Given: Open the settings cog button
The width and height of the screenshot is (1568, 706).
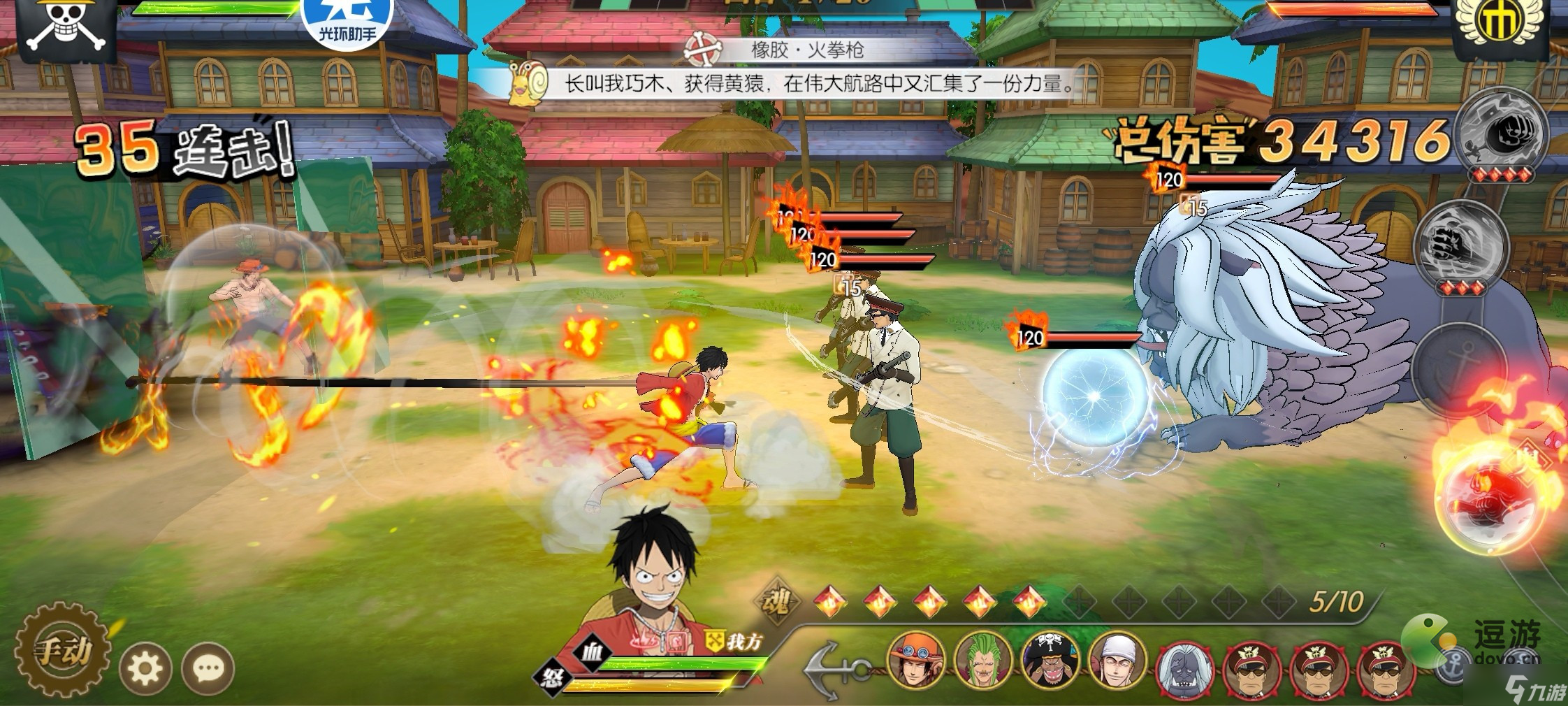Looking at the screenshot, I should point(145,669).
